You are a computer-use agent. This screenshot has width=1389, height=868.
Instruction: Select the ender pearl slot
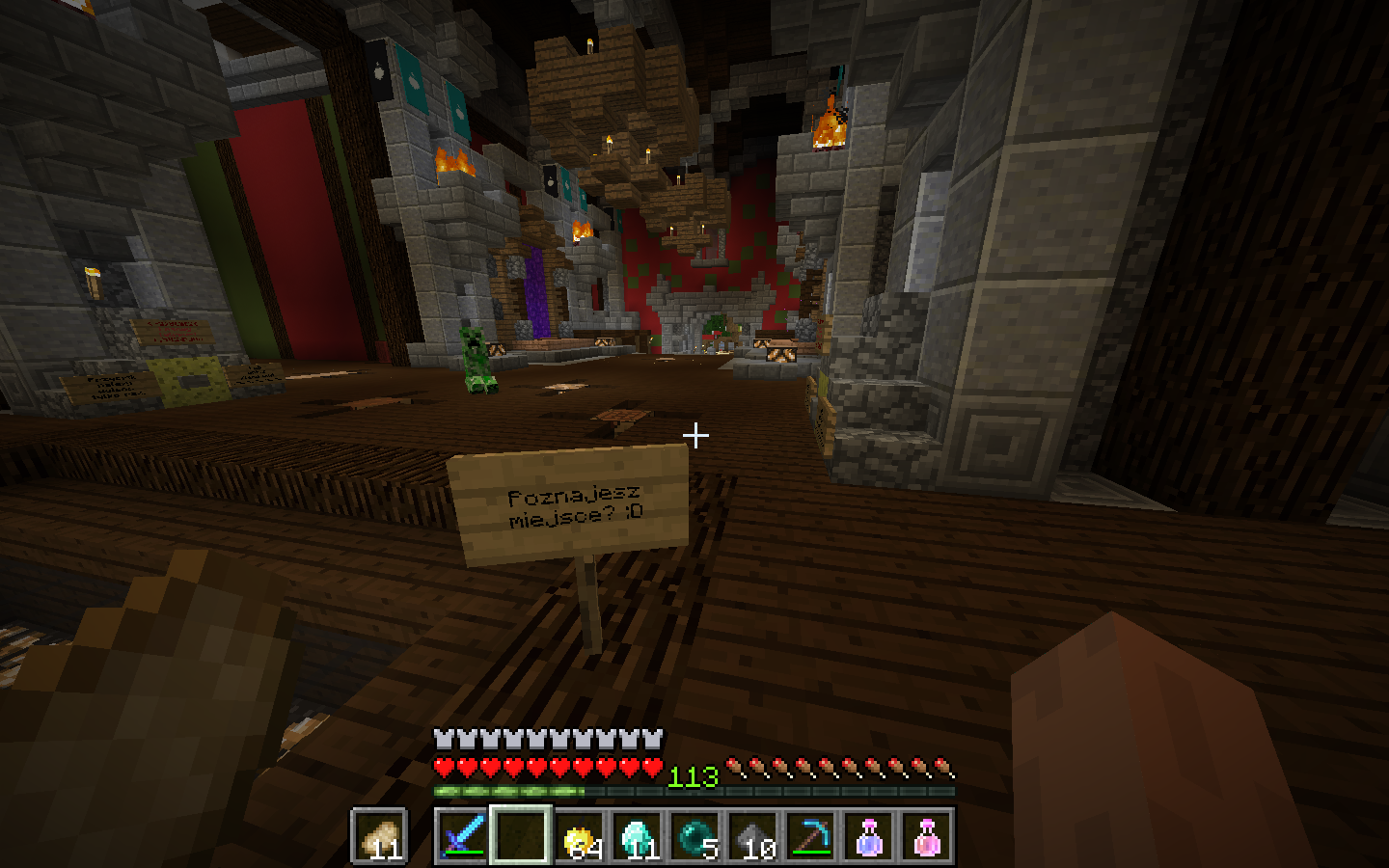[x=695, y=835]
